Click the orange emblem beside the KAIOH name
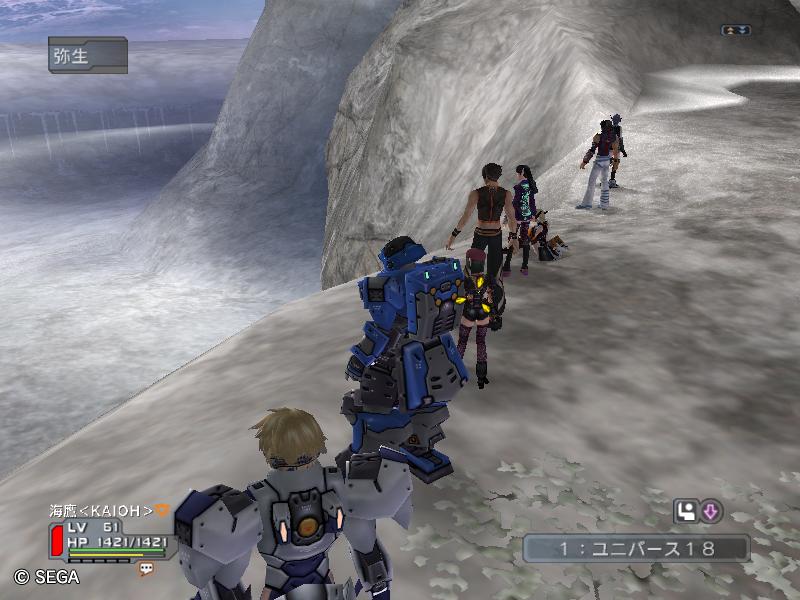The height and width of the screenshot is (600, 800). 163,510
